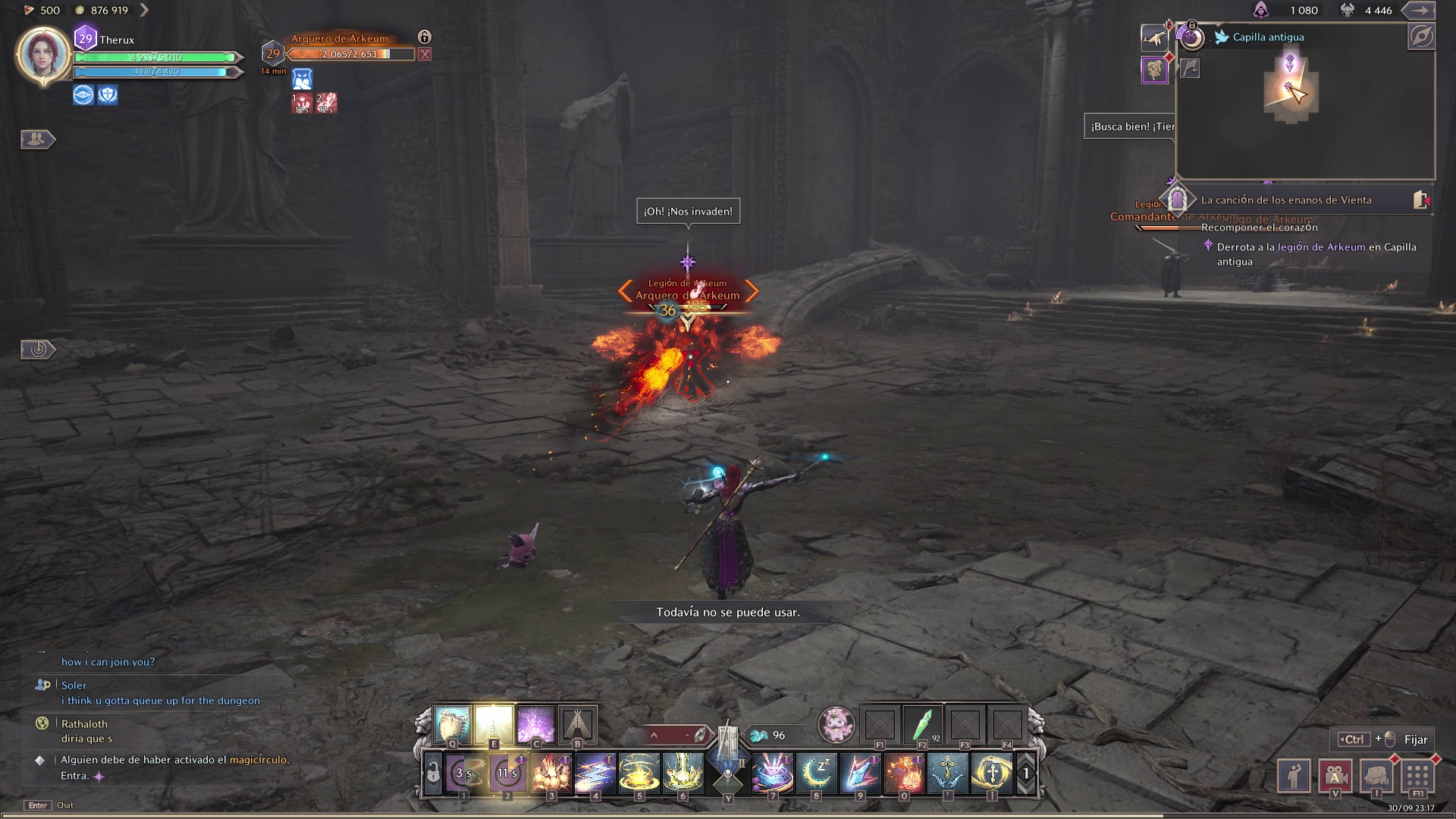Cast the ice shard skill
Screen dimensions: 1456x819
pyautogui.click(x=861, y=773)
